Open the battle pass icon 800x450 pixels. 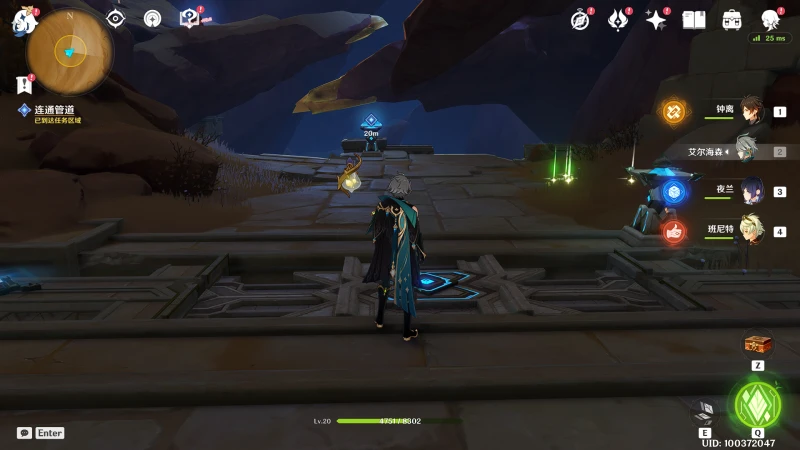618,20
